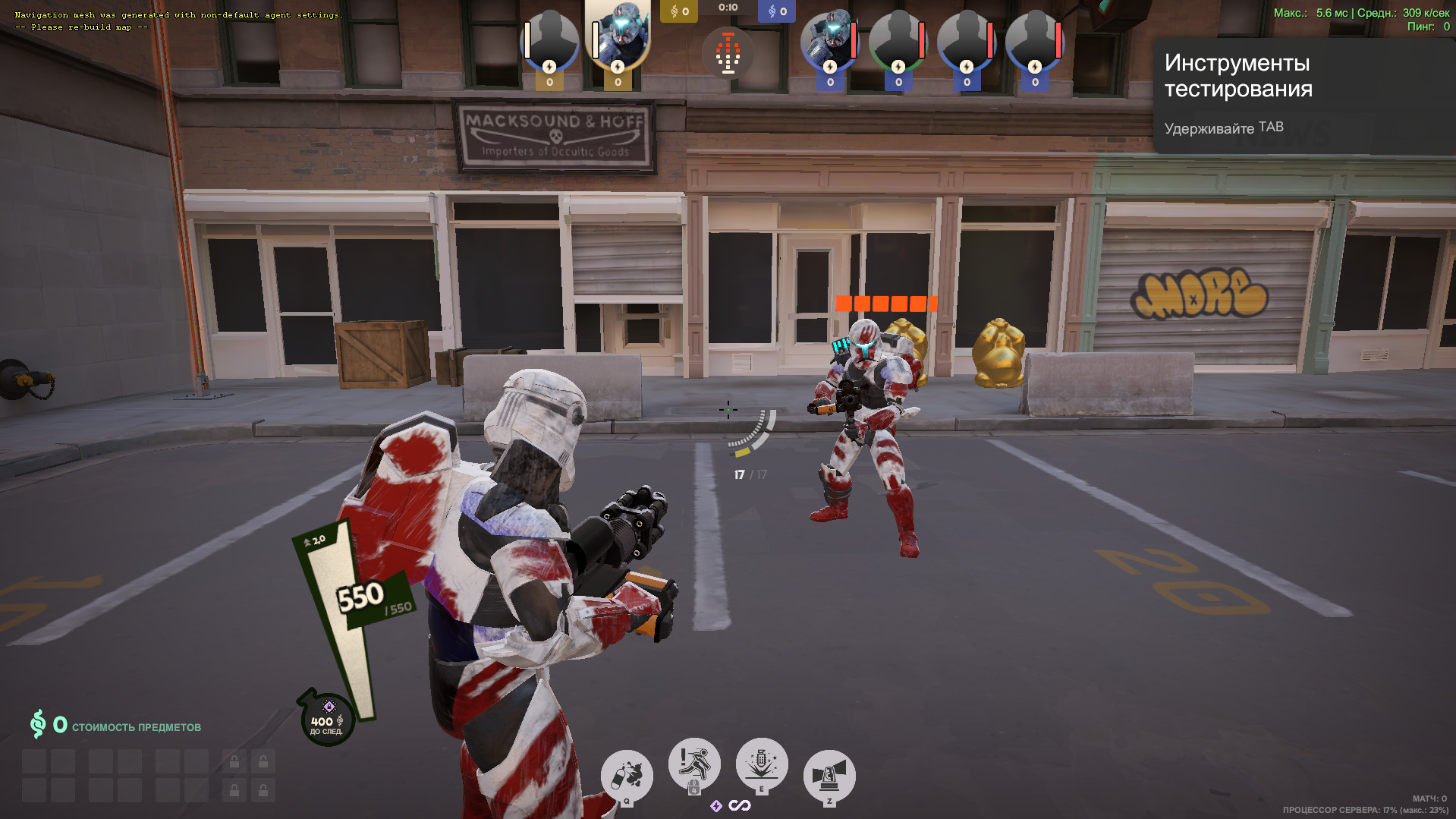Click the central tower objective icon
The image size is (1456, 819).
728,52
